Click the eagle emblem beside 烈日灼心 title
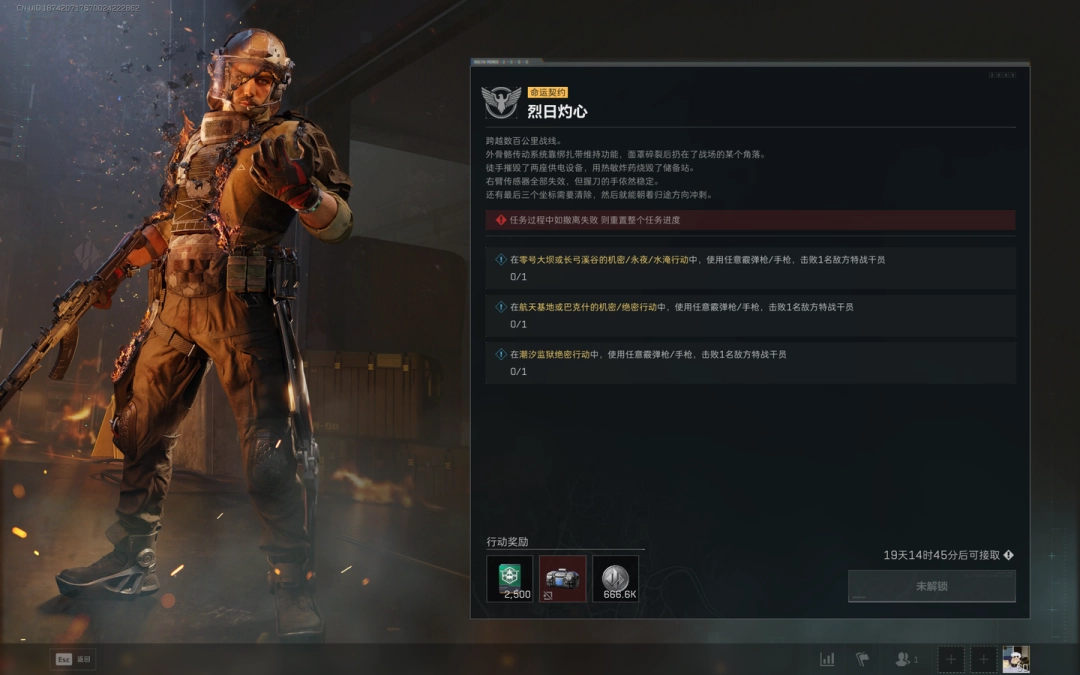The width and height of the screenshot is (1080, 675). [501, 102]
